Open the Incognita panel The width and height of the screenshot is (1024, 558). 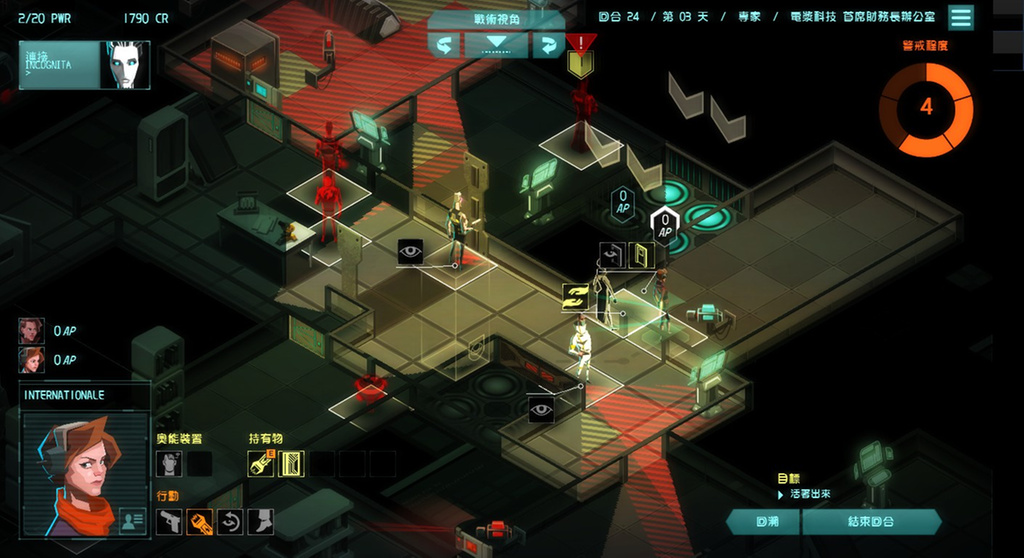coord(84,65)
